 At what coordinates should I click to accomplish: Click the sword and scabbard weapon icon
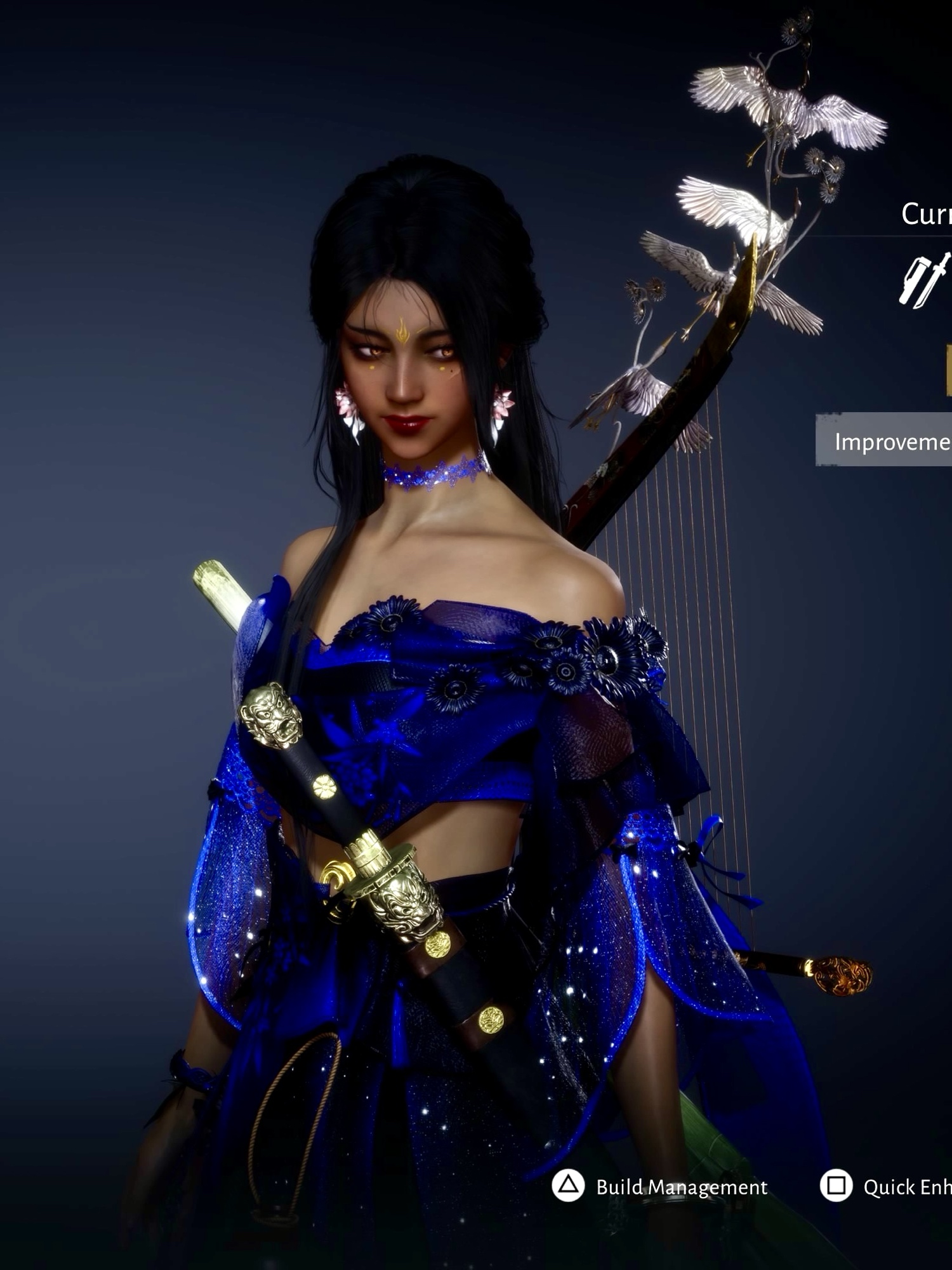pos(925,280)
